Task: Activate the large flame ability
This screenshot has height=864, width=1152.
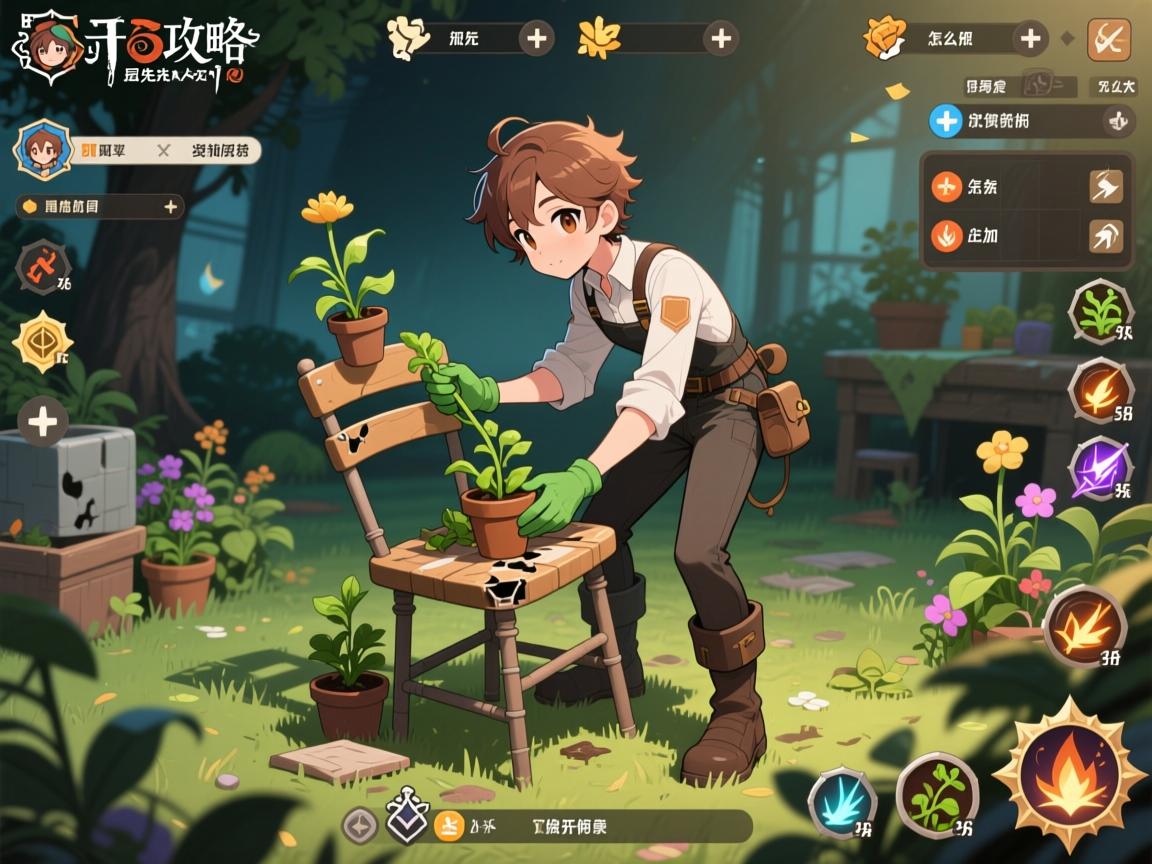Action: pos(1069,771)
